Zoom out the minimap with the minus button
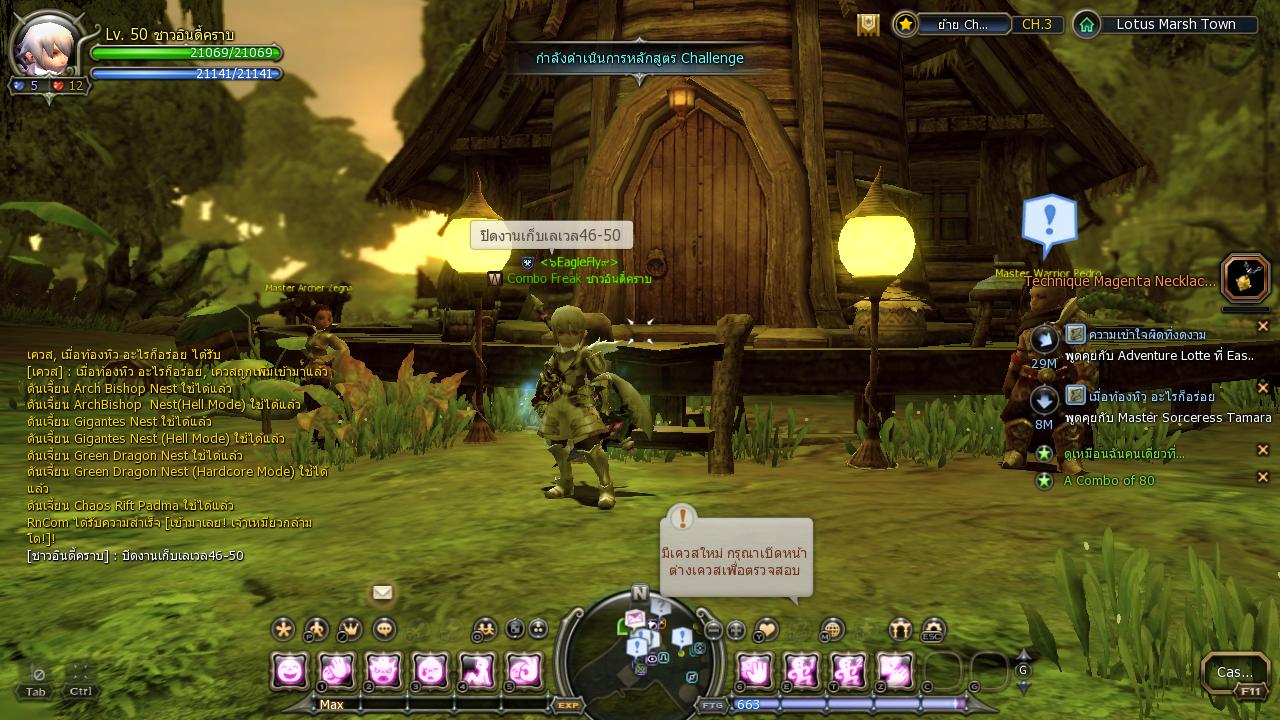This screenshot has height=720, width=1280. point(713,630)
